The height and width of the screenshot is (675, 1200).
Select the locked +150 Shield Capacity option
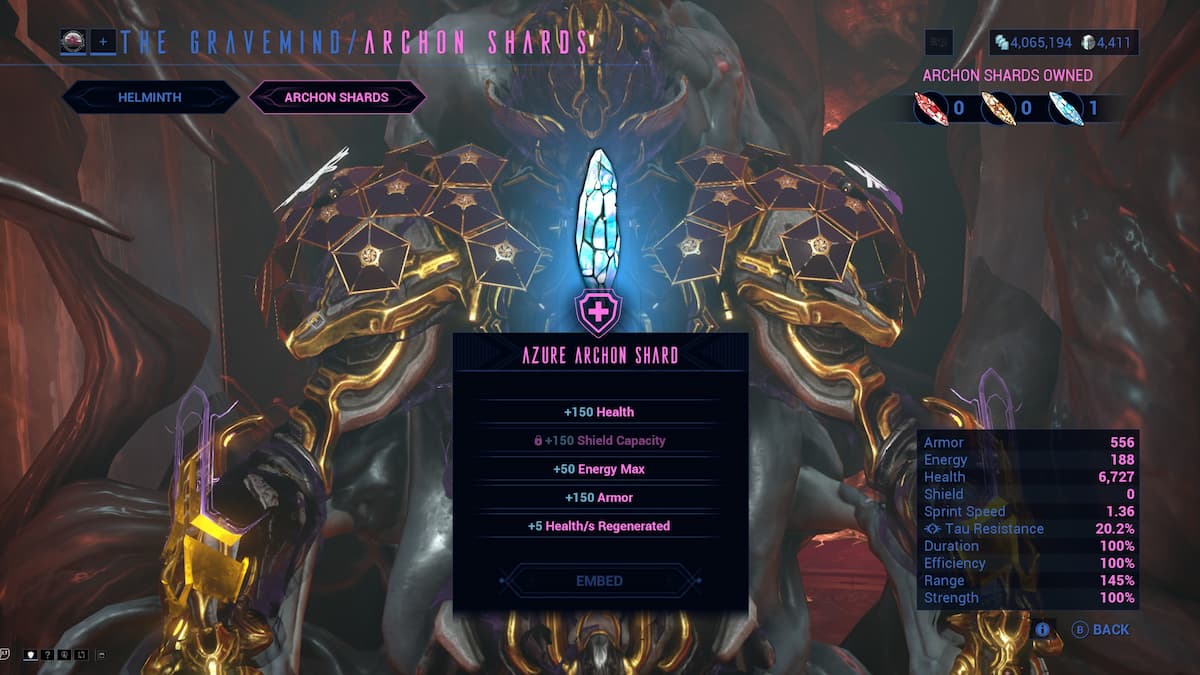pyautogui.click(x=598, y=440)
